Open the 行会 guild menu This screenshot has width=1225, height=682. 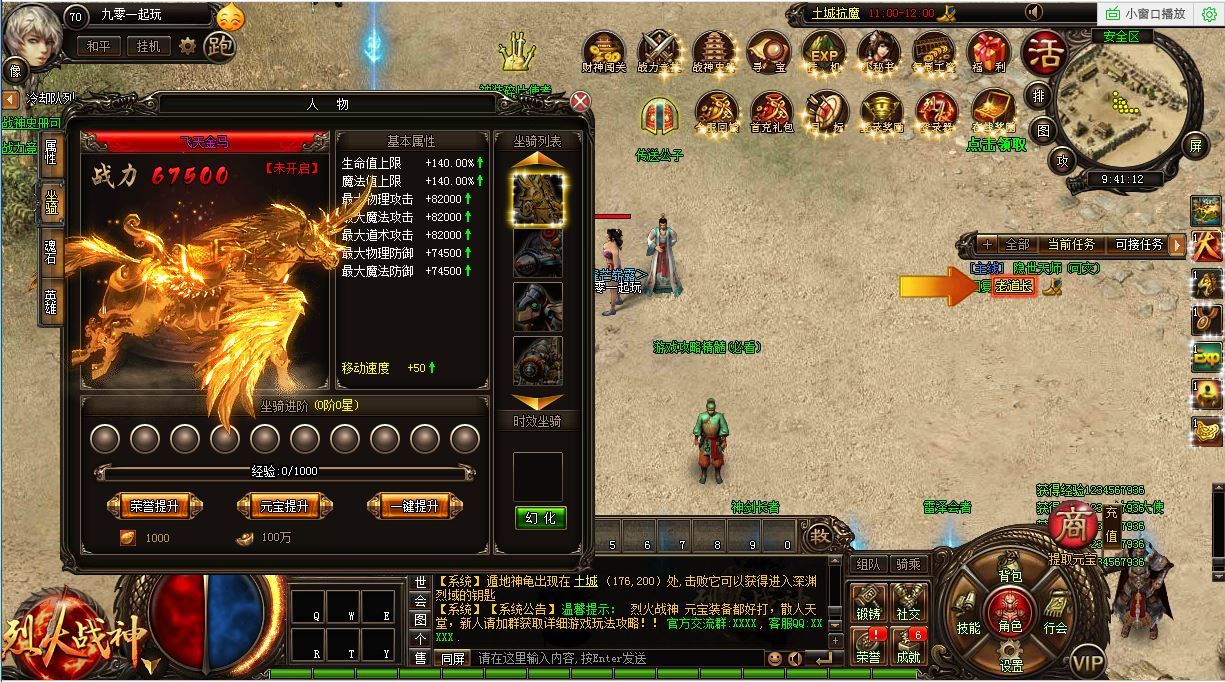pos(1055,627)
